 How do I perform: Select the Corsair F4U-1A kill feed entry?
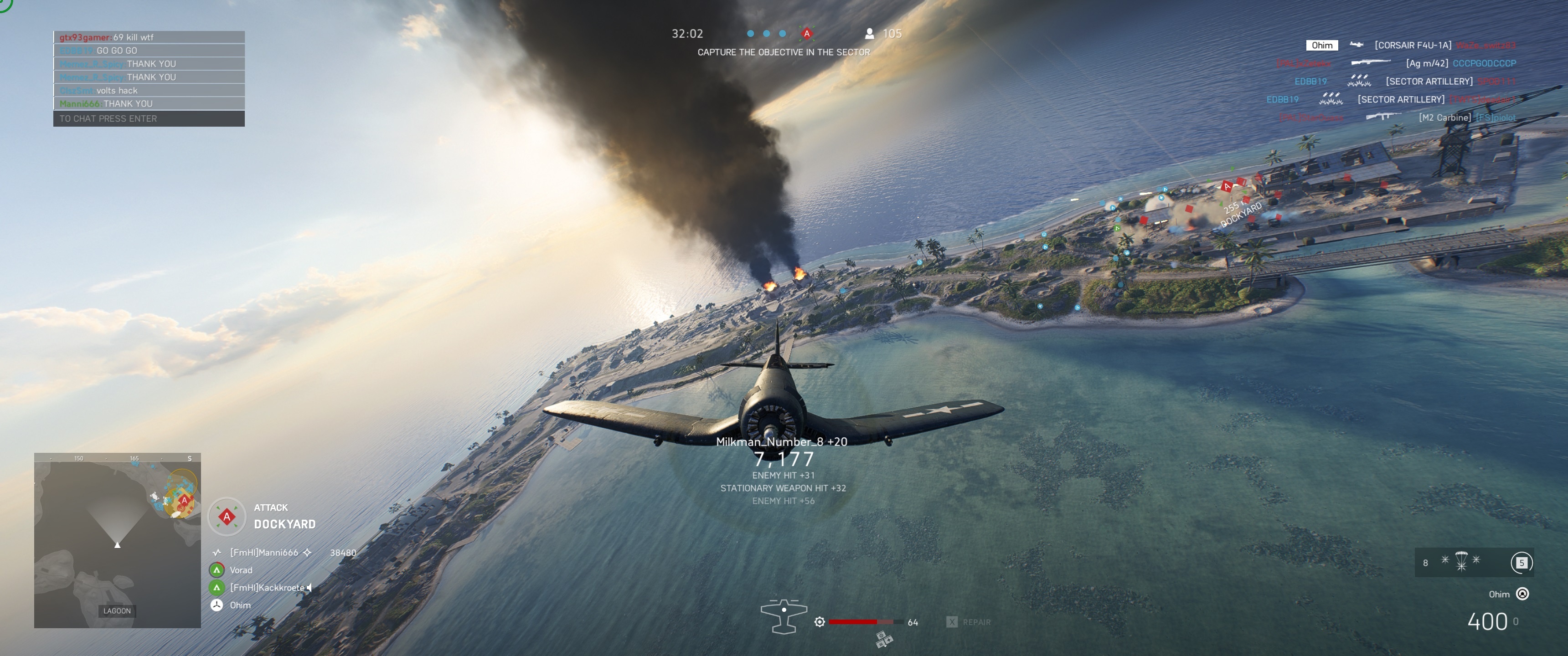pos(1412,45)
